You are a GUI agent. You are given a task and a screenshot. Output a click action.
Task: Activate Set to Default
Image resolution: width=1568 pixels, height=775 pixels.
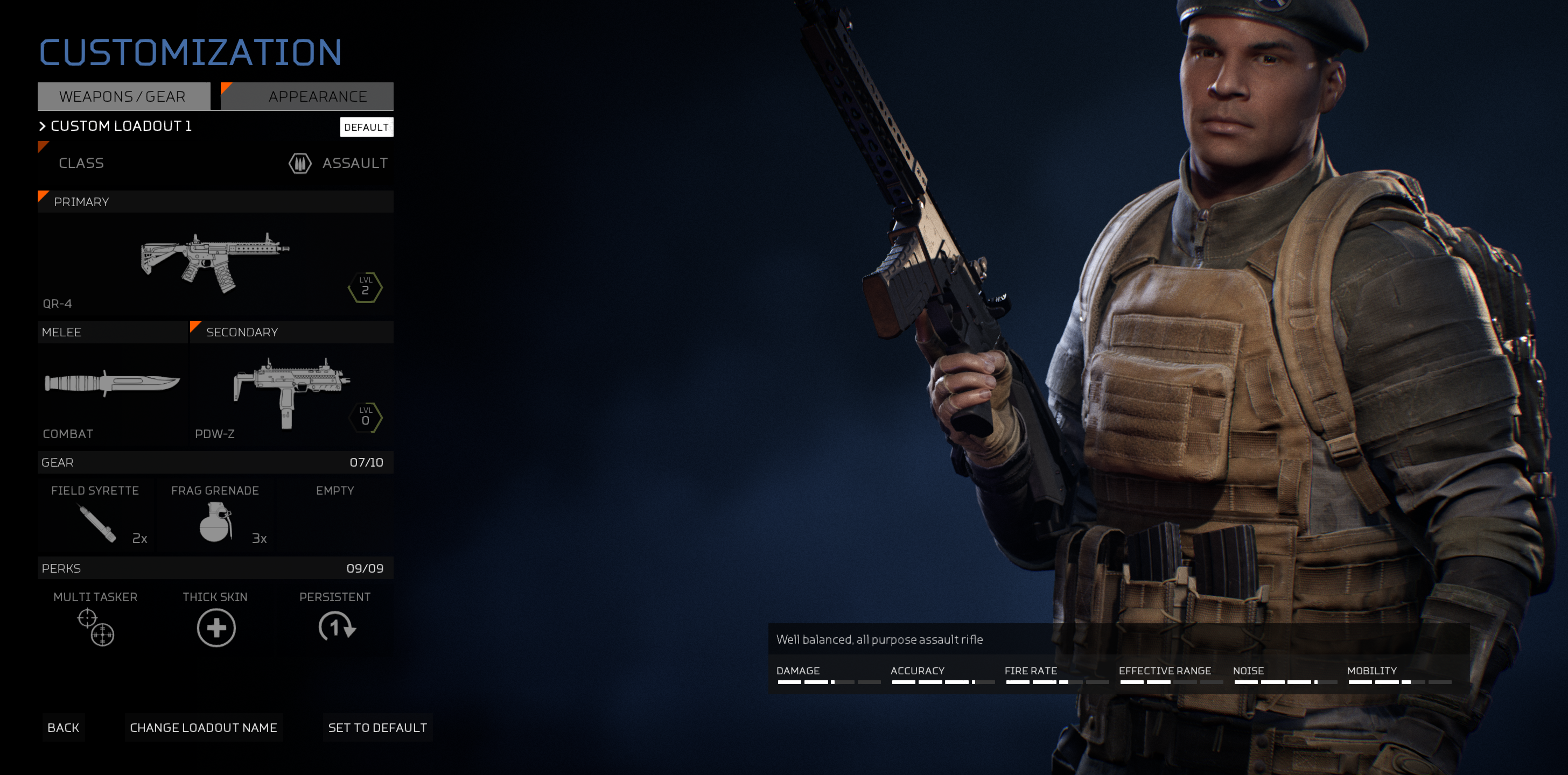377,728
